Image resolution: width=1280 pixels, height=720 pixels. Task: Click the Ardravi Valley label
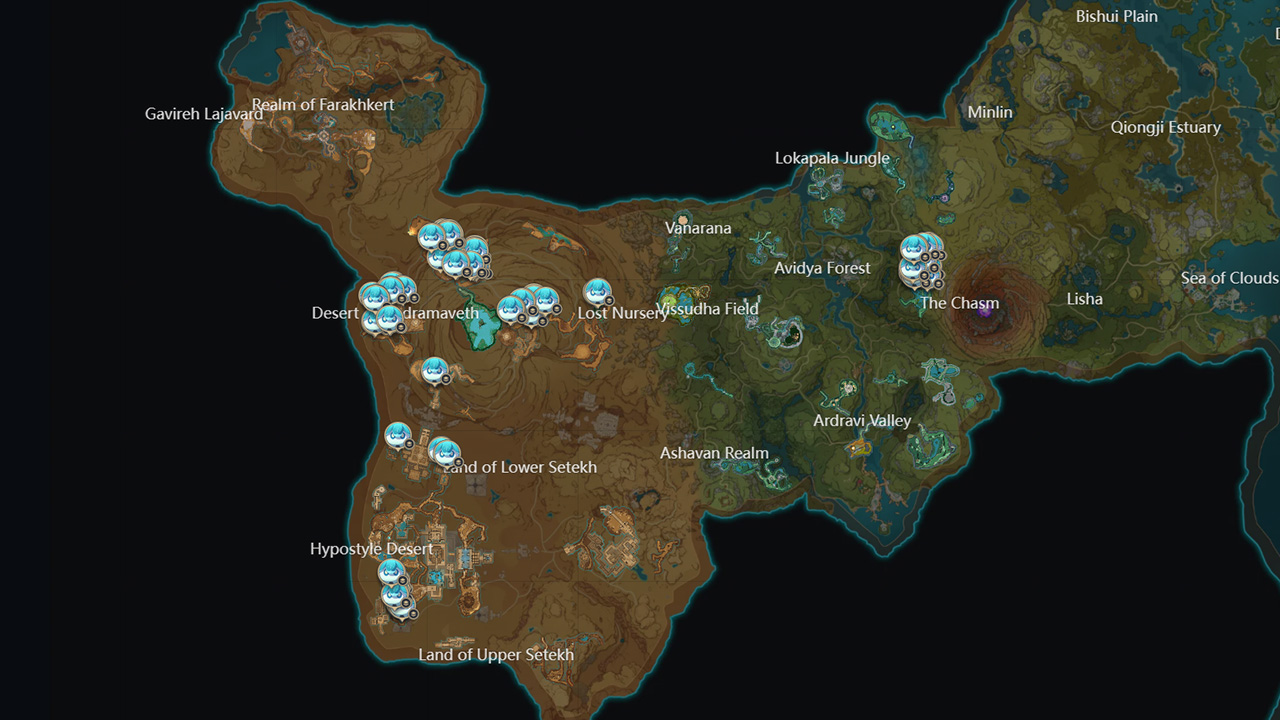coord(861,421)
